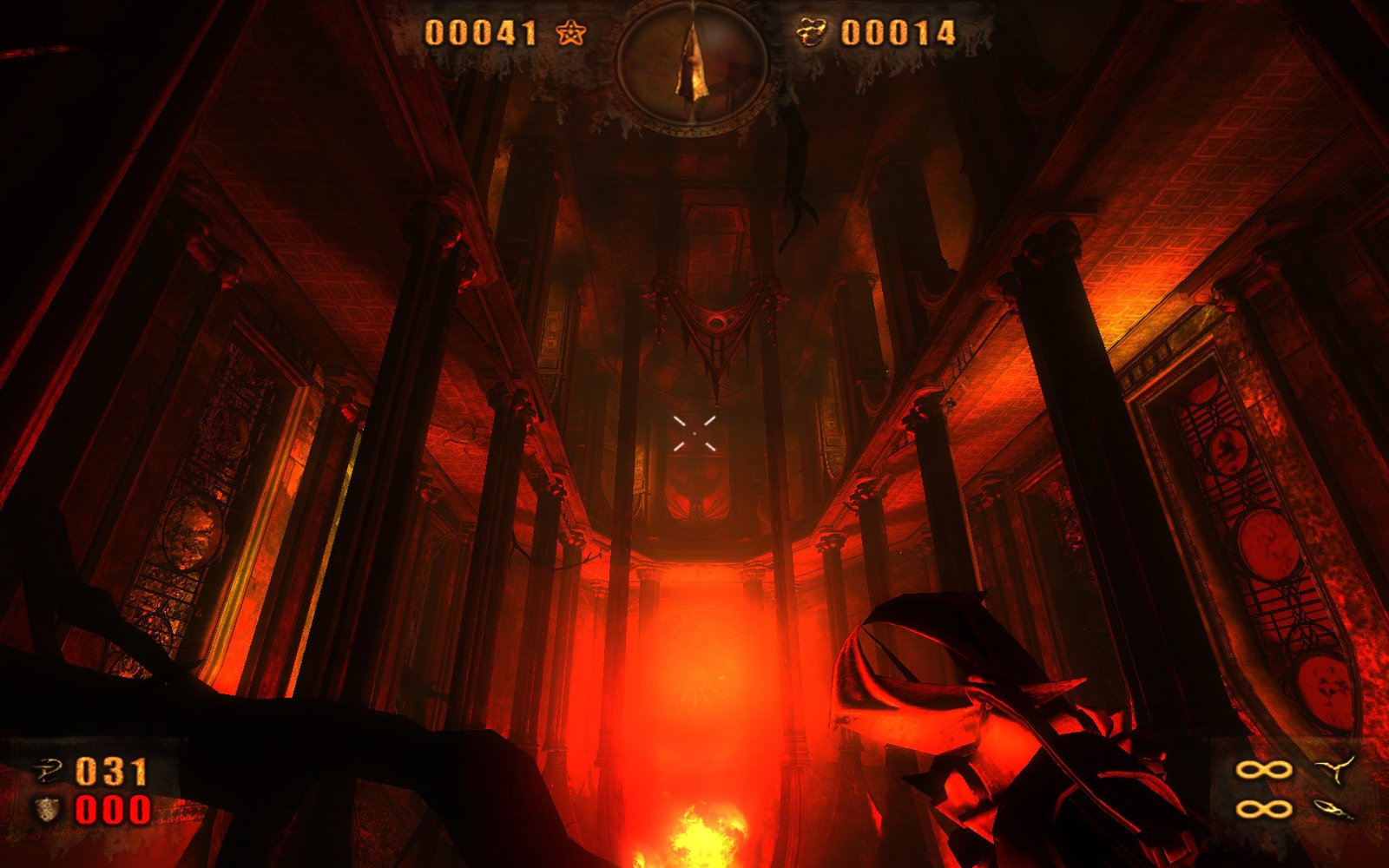1389x868 pixels.
Task: Select the three-bladed primary ammo icon
Action: [1334, 769]
